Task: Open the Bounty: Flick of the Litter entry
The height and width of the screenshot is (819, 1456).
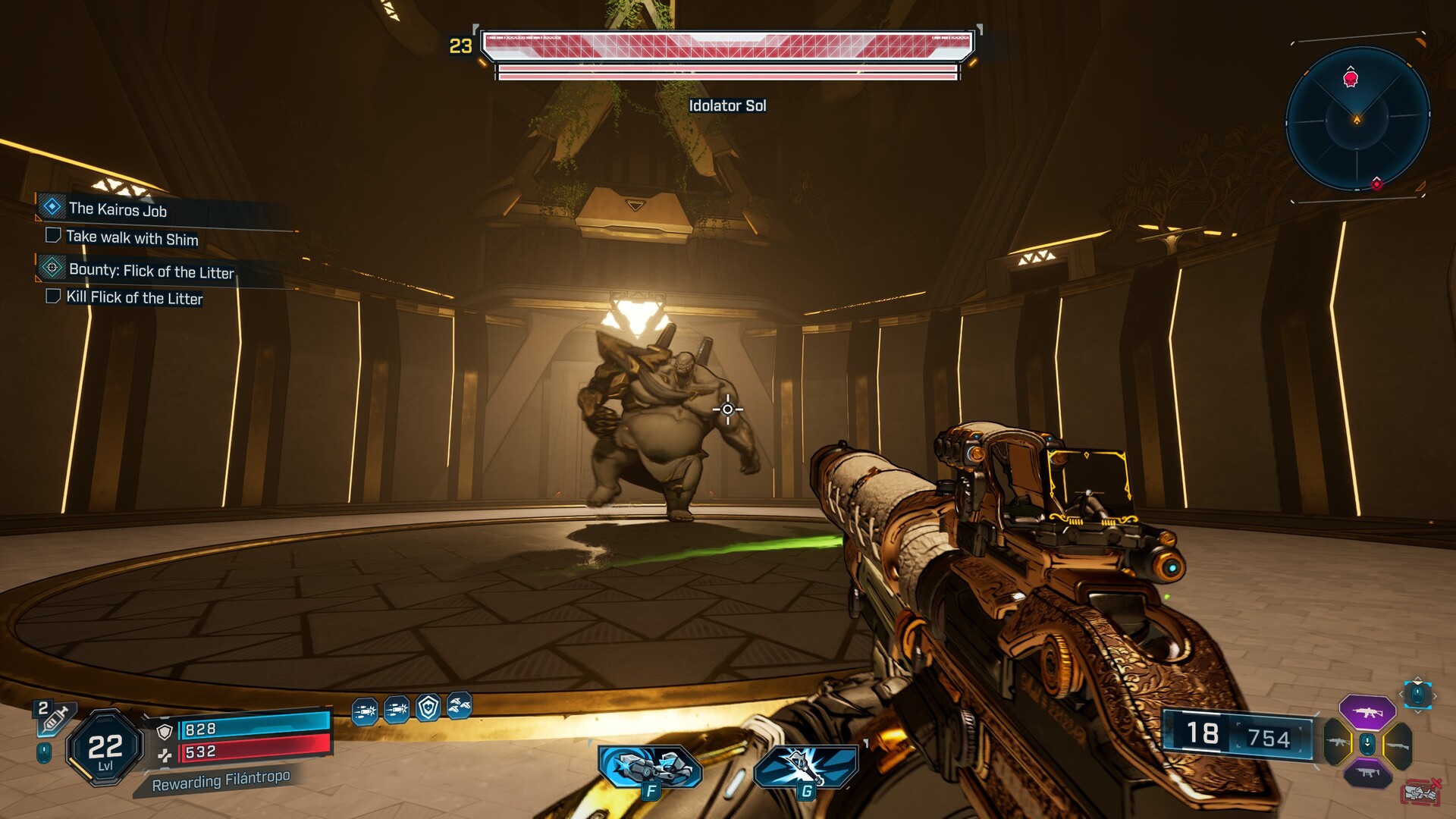Action: coord(151,271)
